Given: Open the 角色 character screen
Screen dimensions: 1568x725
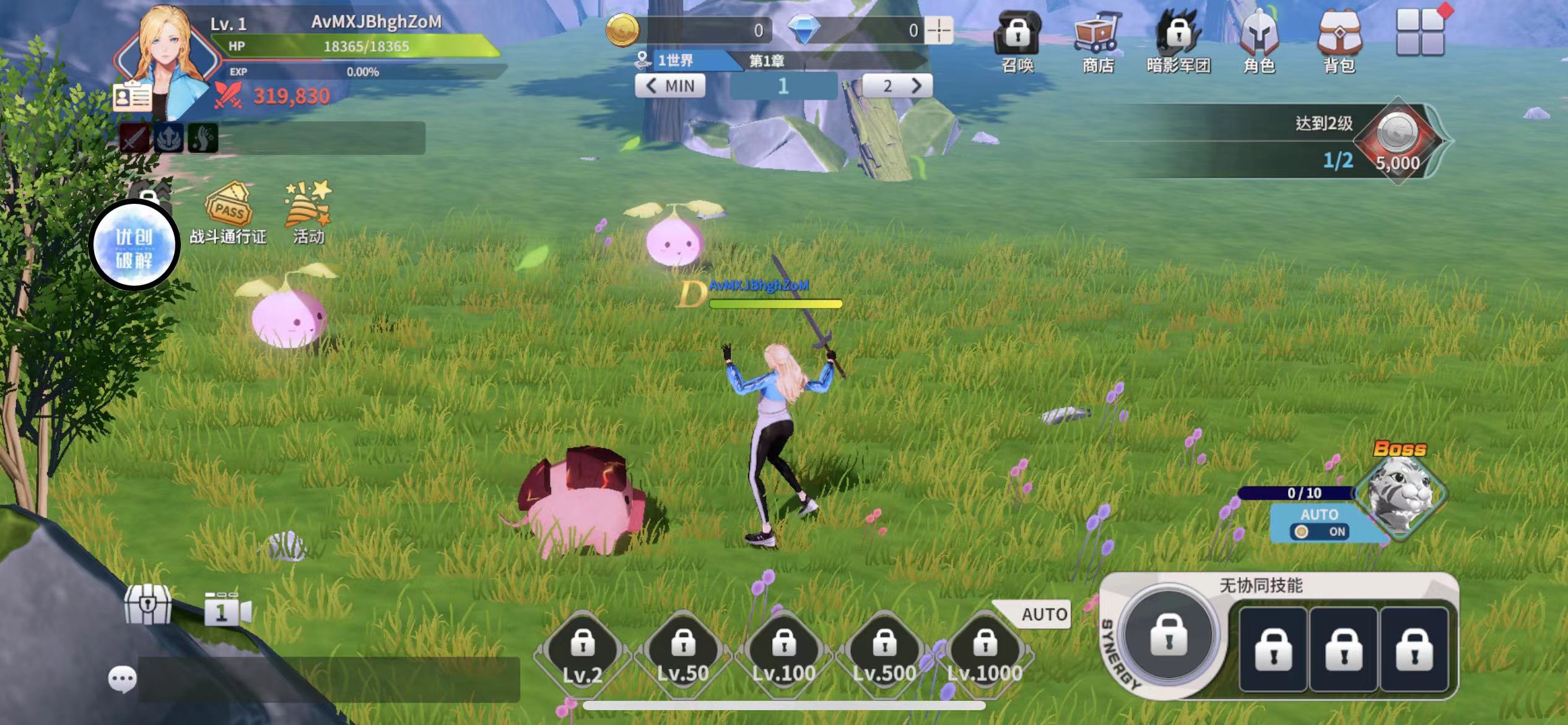Looking at the screenshot, I should click(x=1259, y=40).
